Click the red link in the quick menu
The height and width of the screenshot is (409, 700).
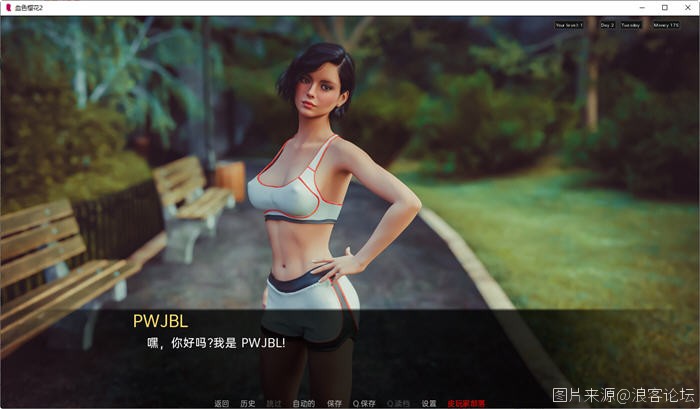[x=467, y=403]
